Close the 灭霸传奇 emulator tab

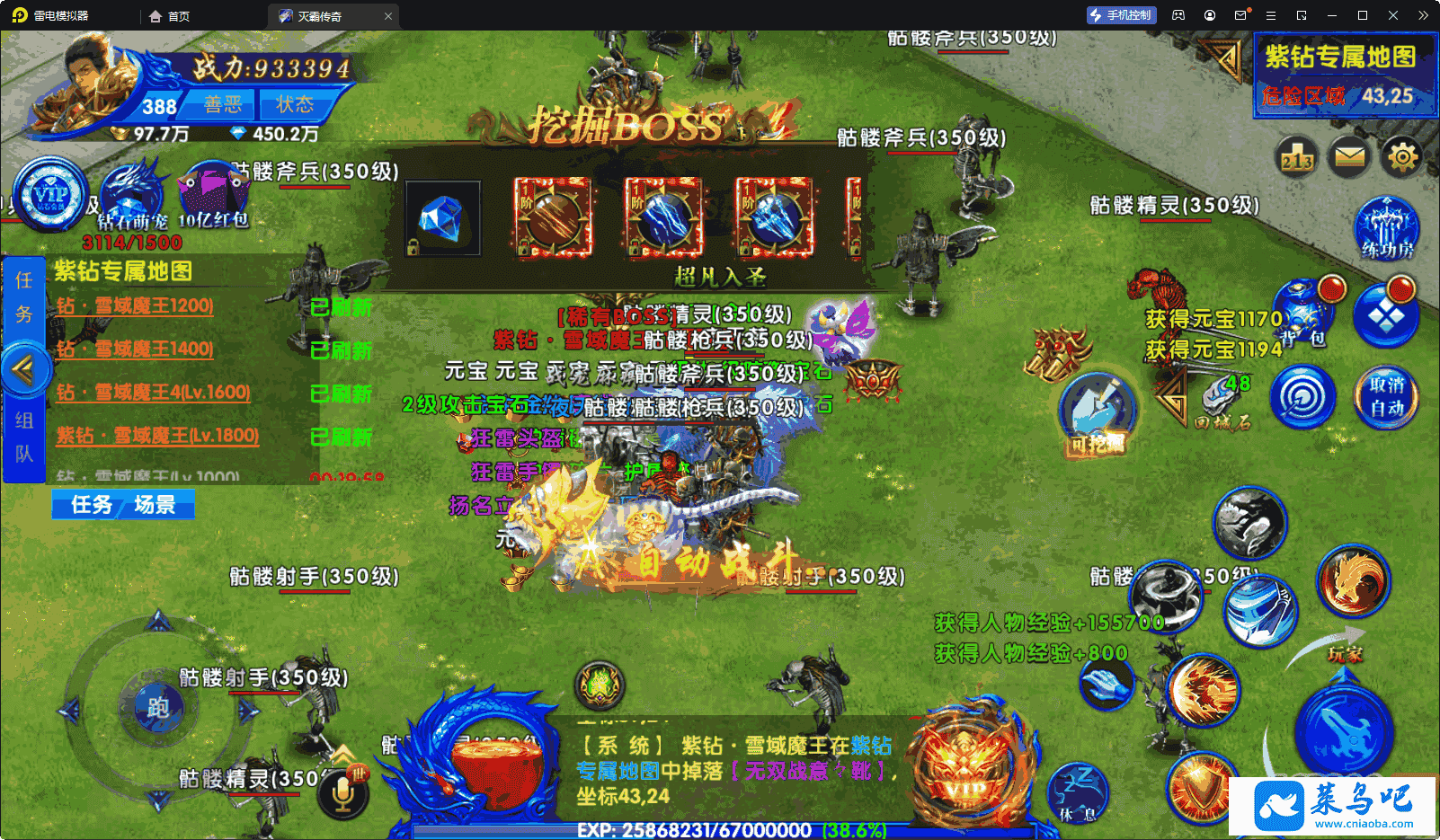(388, 16)
